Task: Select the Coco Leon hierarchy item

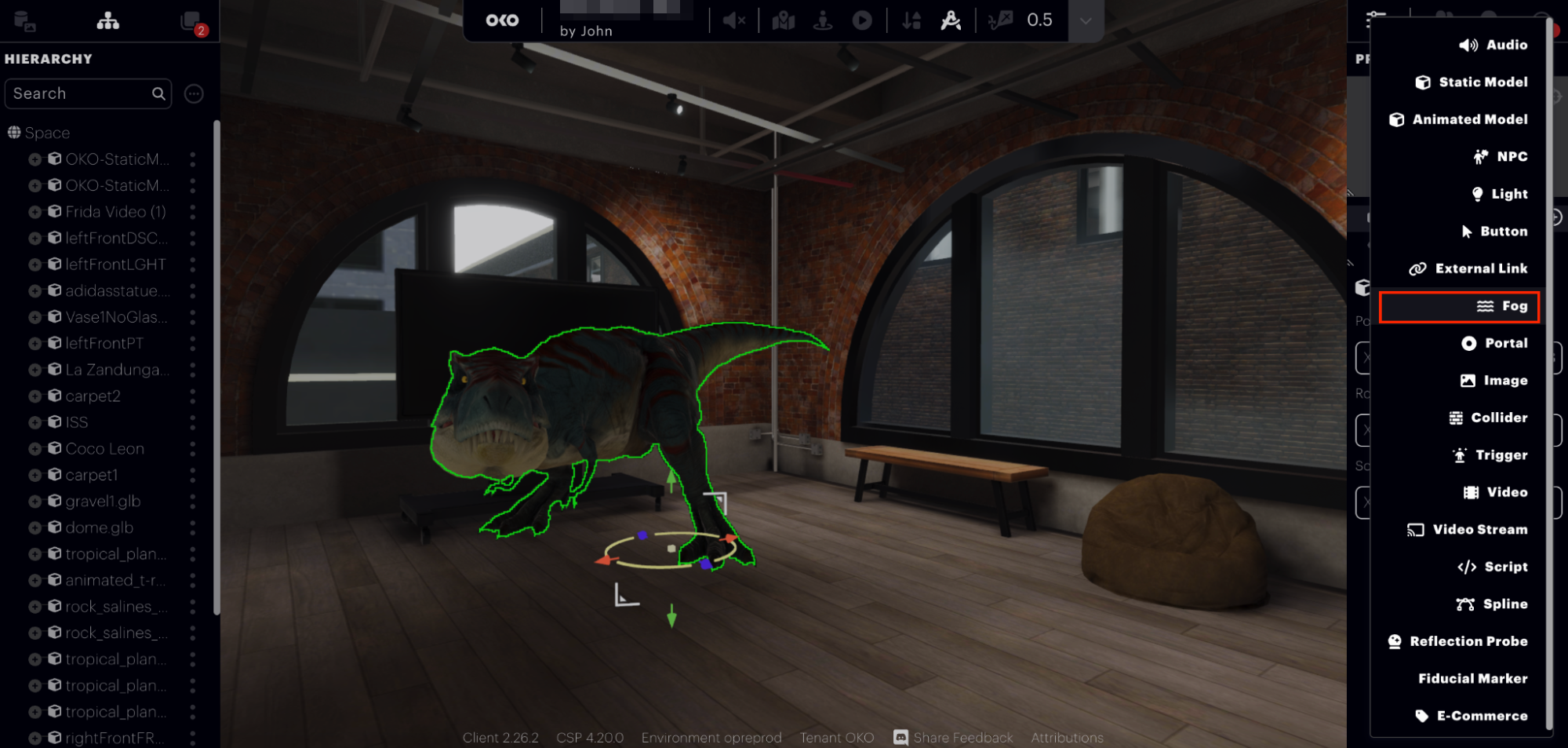Action: [x=104, y=449]
